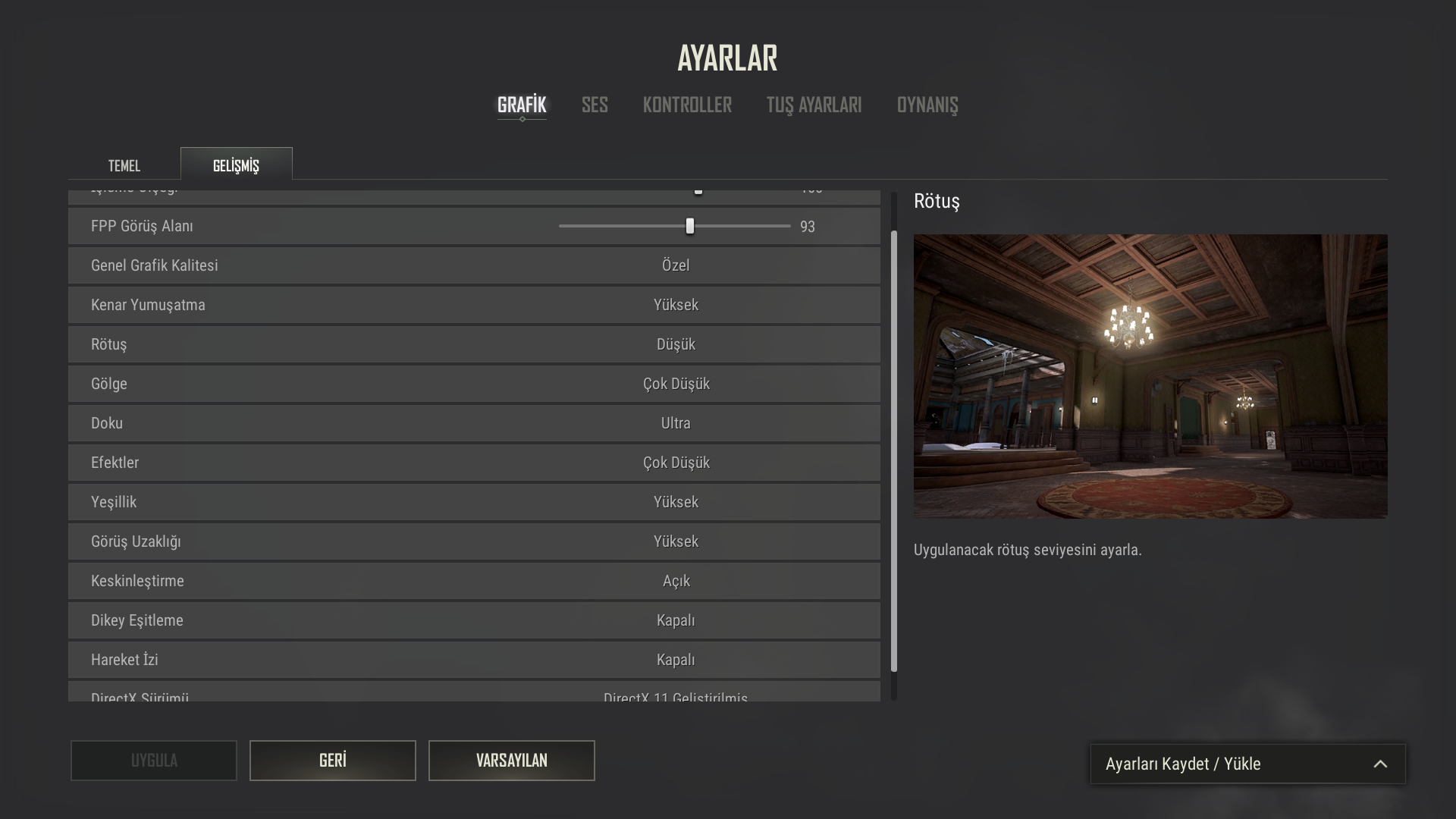Open the OYNANIŞ settings tab
This screenshot has width=1456, height=819.
point(927,105)
